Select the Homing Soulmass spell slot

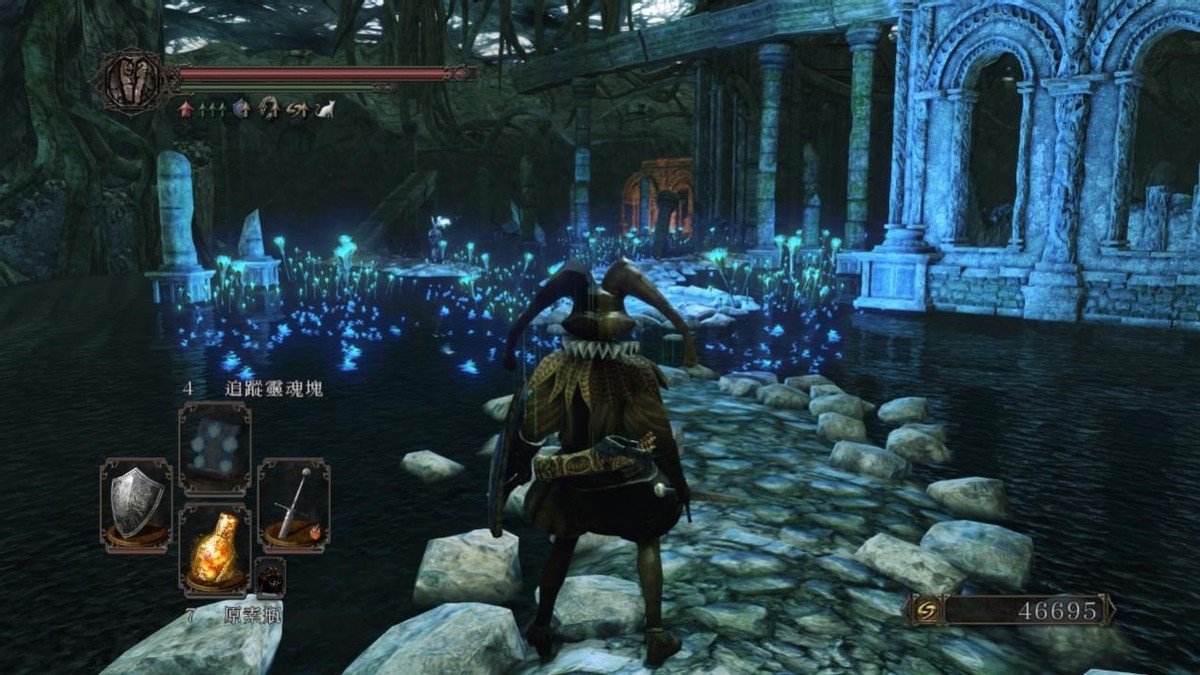pos(215,448)
